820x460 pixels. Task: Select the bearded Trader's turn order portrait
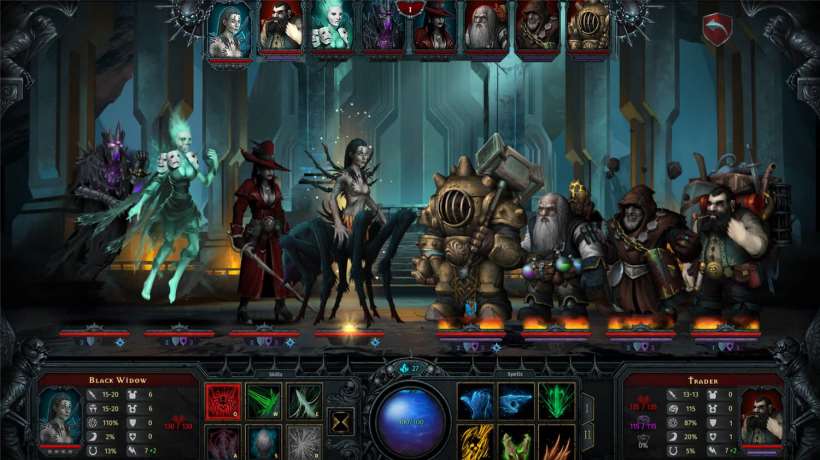point(281,27)
